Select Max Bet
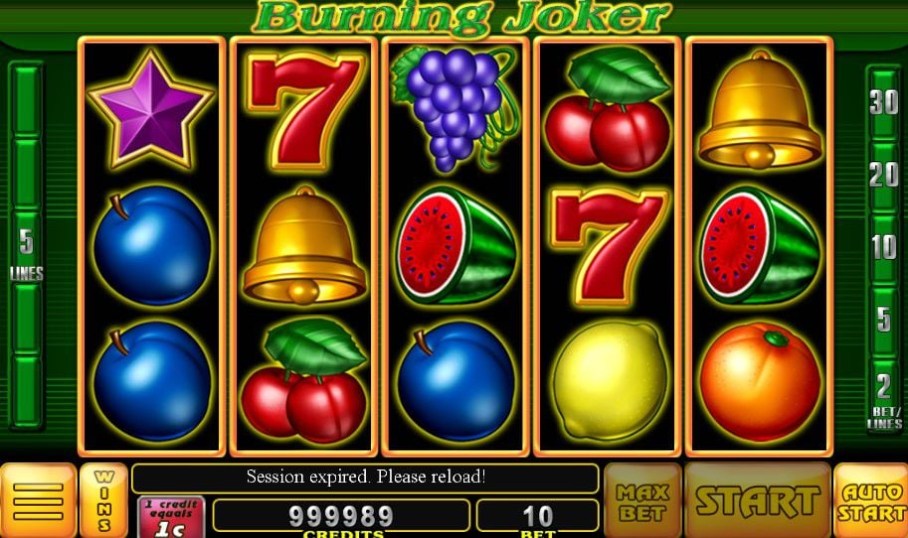 [641, 500]
